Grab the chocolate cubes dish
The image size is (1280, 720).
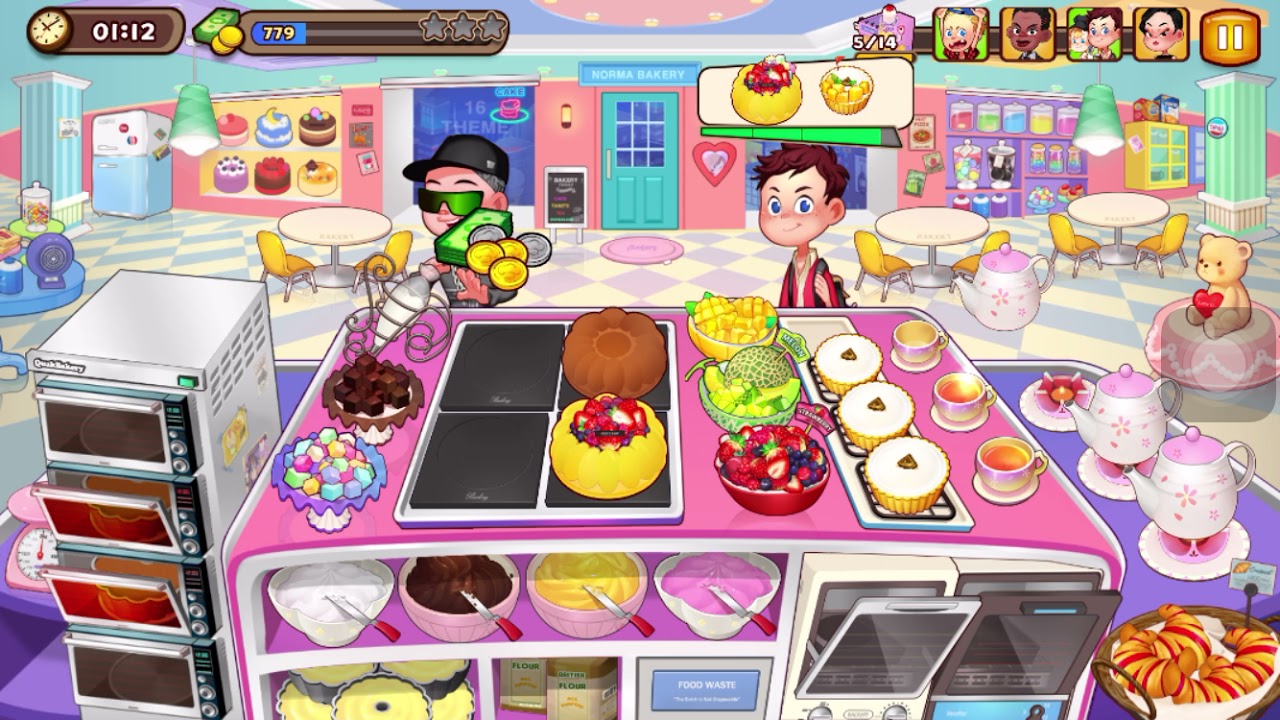tap(372, 395)
